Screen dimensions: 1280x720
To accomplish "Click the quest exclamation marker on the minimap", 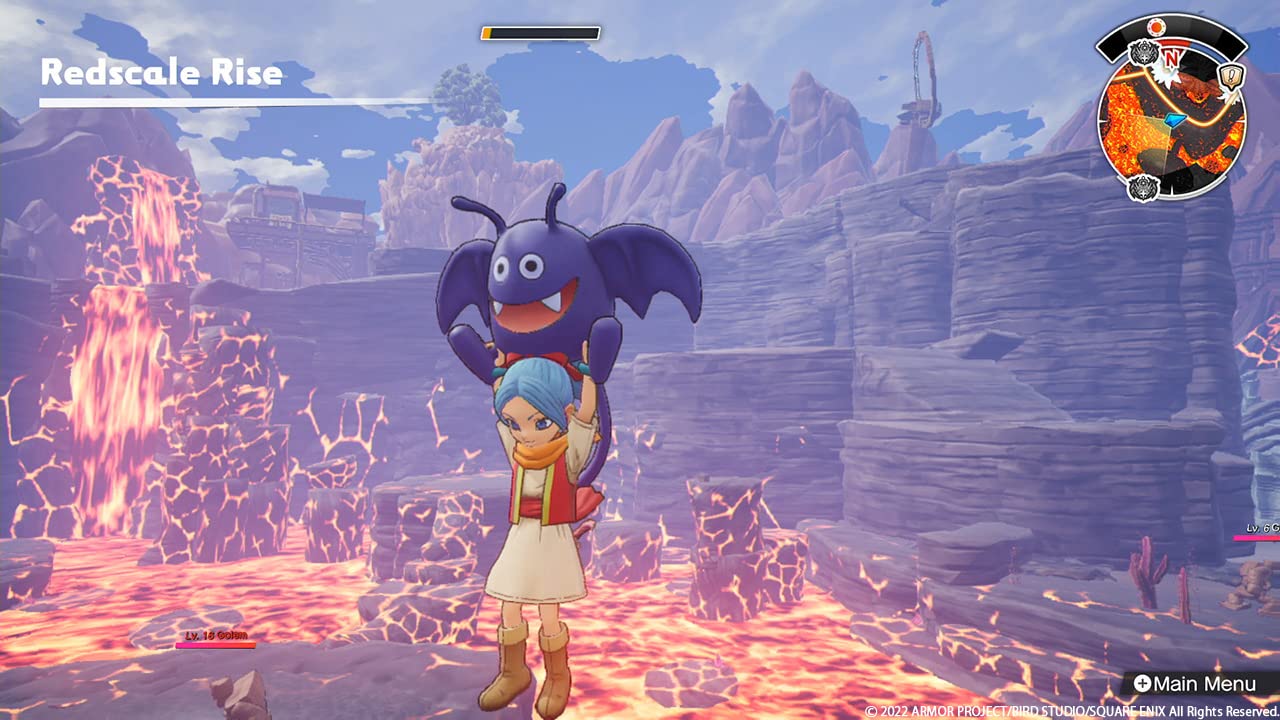I will coord(1229,75).
